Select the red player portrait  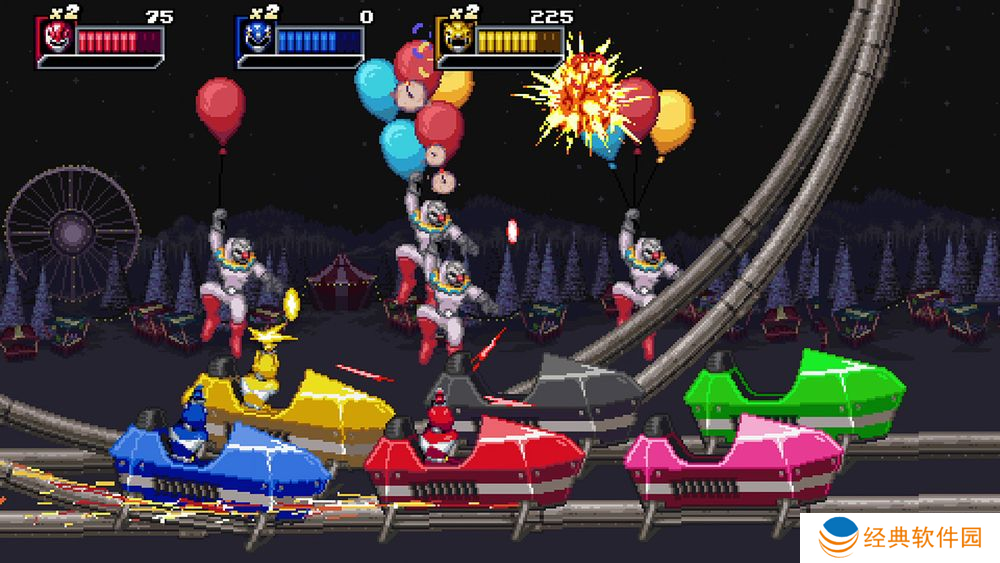click(57, 39)
